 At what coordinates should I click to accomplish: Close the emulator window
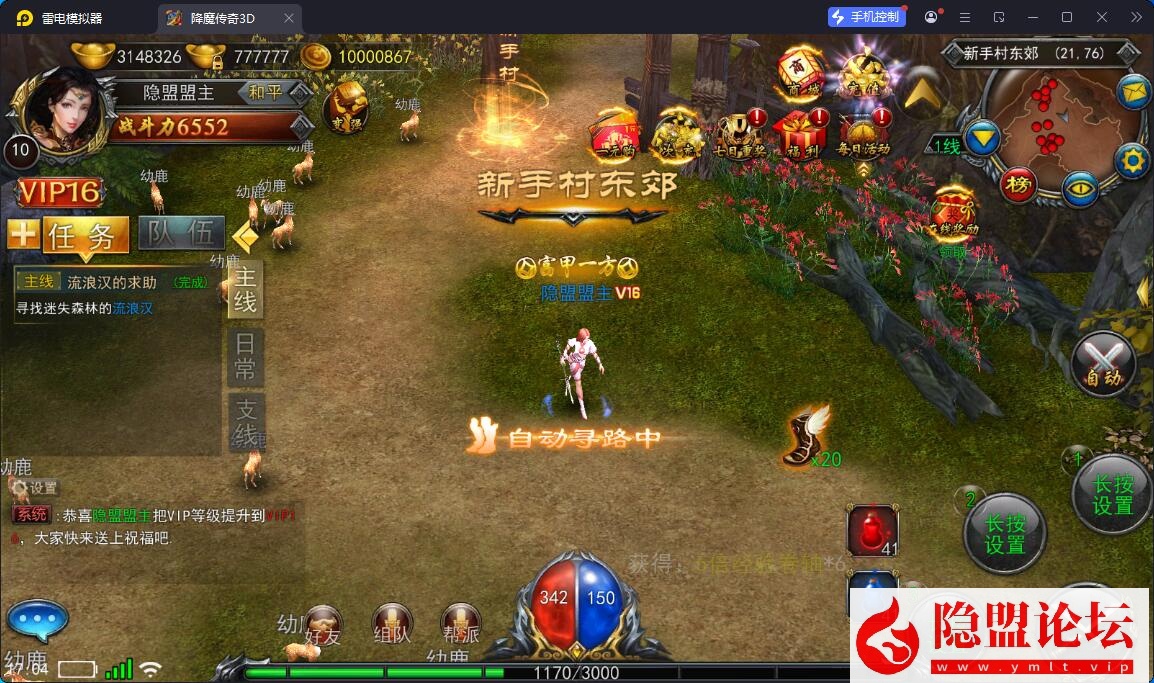pyautogui.click(x=1102, y=17)
